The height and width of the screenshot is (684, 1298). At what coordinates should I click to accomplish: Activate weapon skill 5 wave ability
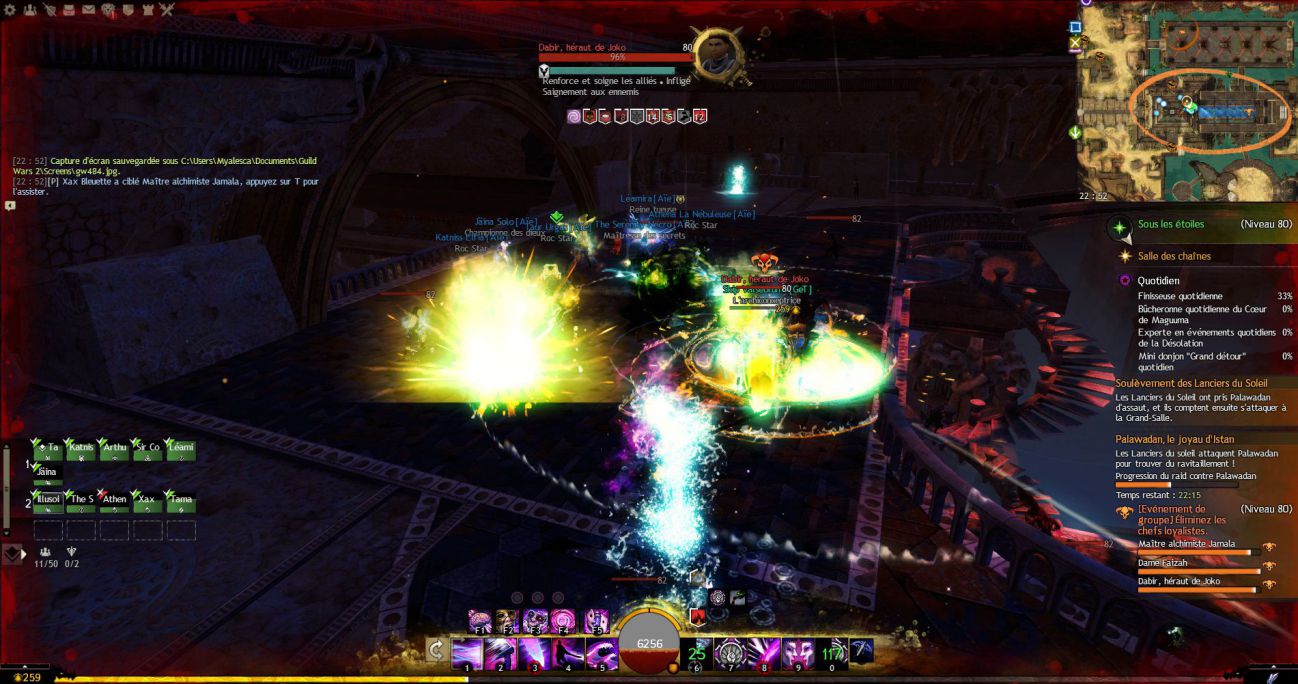pyautogui.click(x=600, y=654)
